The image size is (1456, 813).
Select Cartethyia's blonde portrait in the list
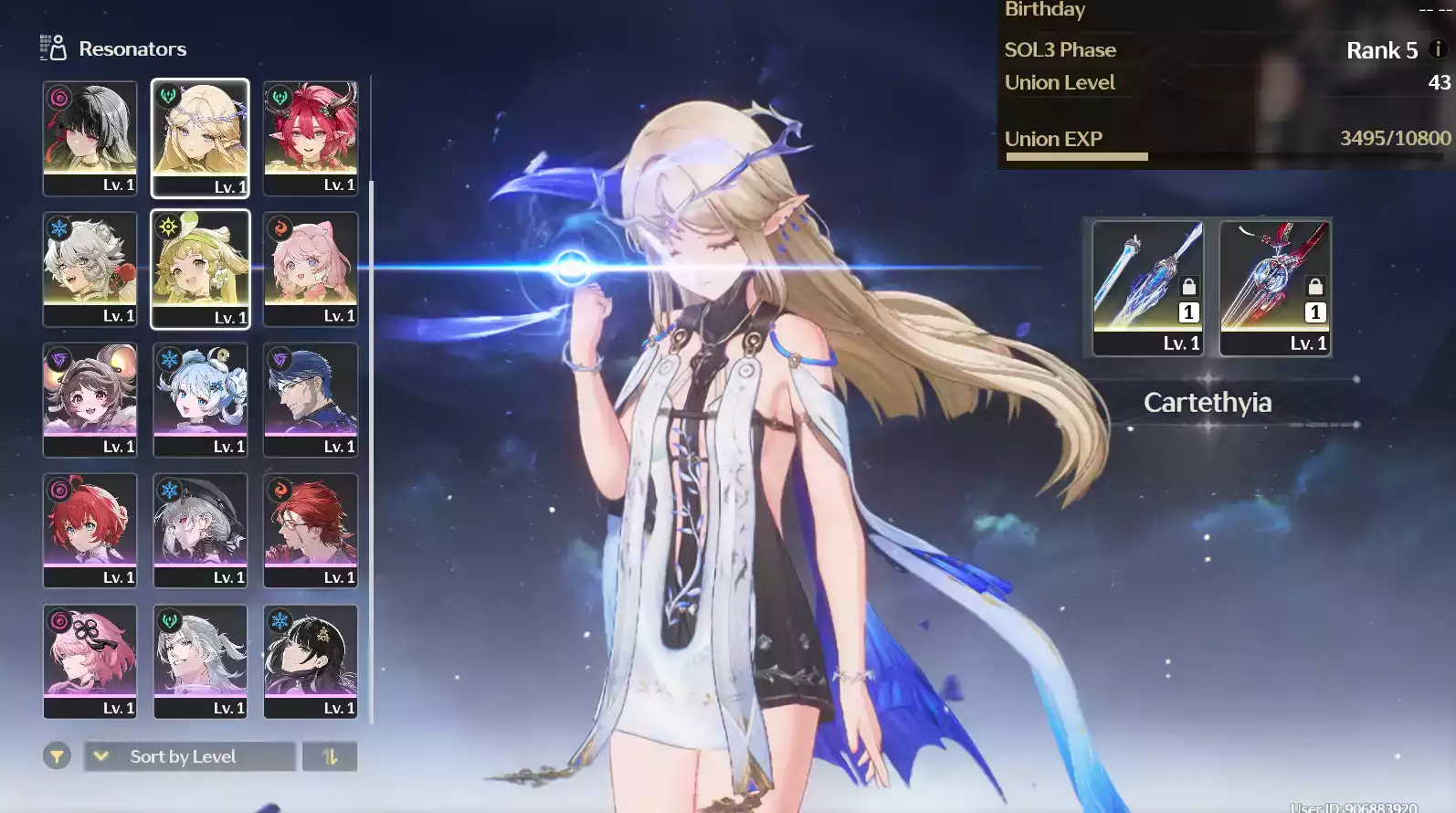coord(200,137)
